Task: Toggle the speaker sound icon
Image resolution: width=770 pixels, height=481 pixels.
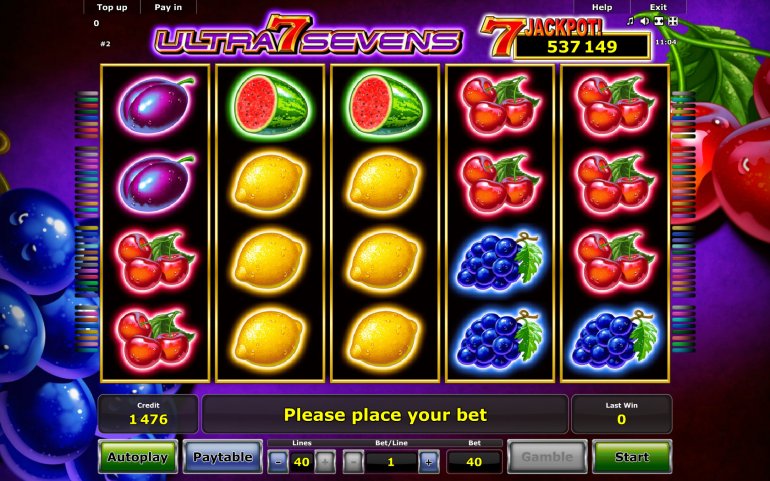Action: tap(644, 21)
